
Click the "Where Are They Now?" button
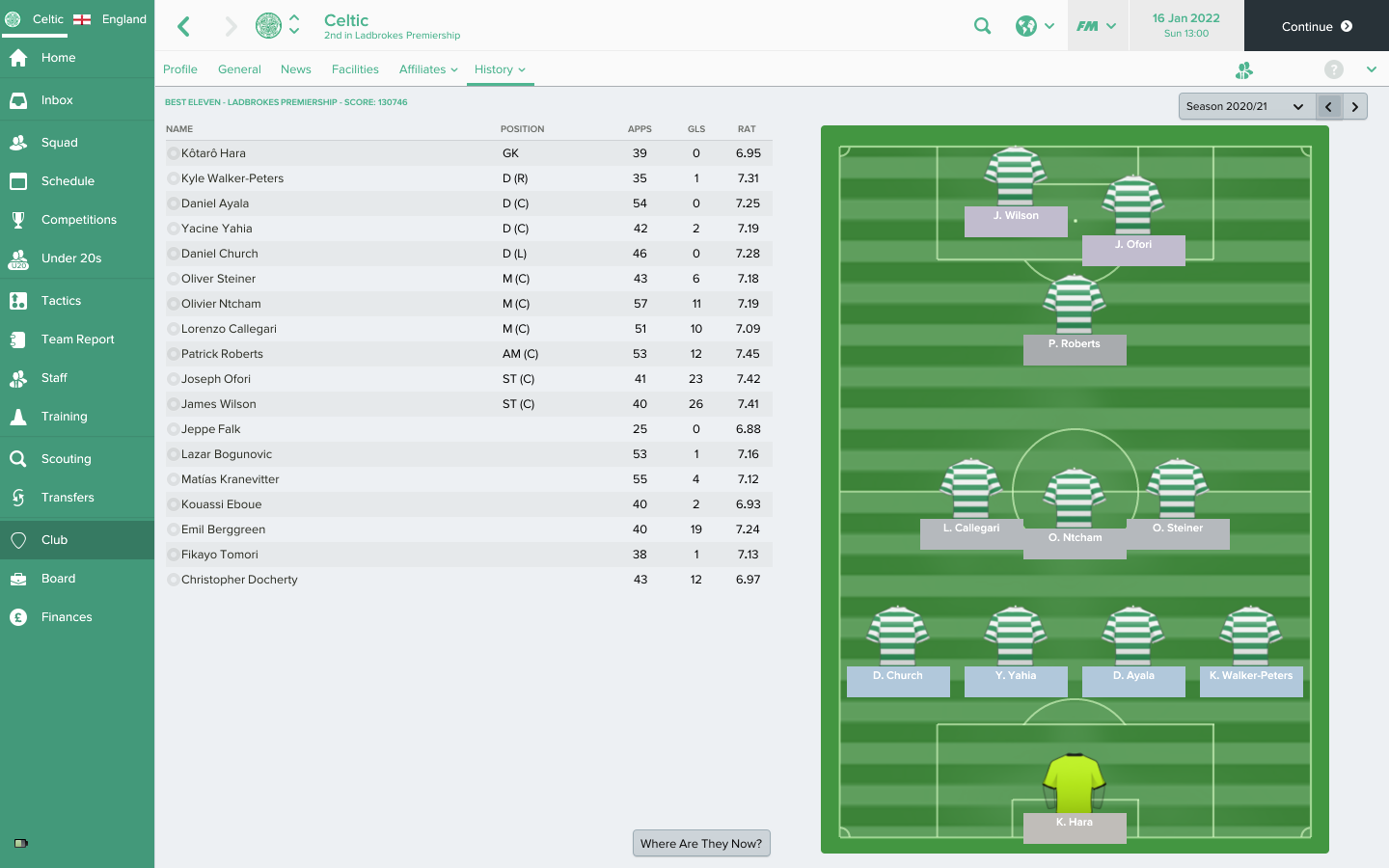click(701, 843)
